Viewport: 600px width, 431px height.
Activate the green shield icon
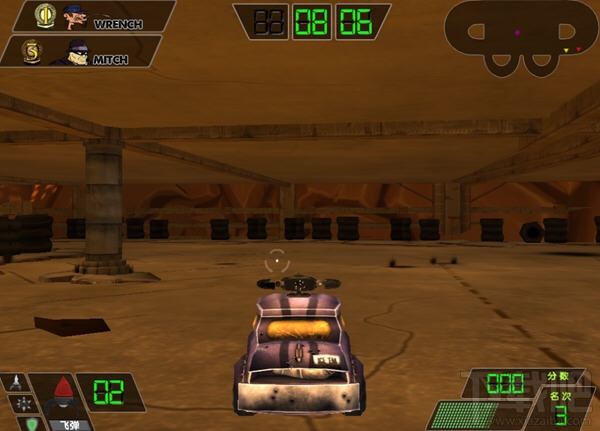[30, 423]
